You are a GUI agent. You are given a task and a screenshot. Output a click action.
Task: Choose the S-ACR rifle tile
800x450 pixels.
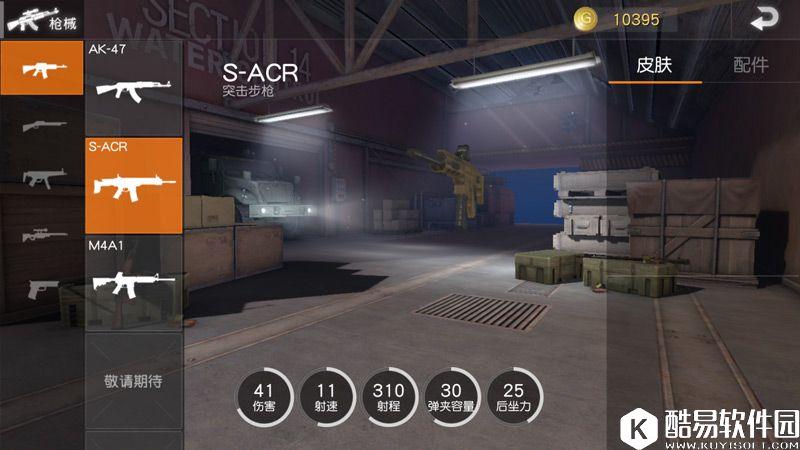coord(134,185)
